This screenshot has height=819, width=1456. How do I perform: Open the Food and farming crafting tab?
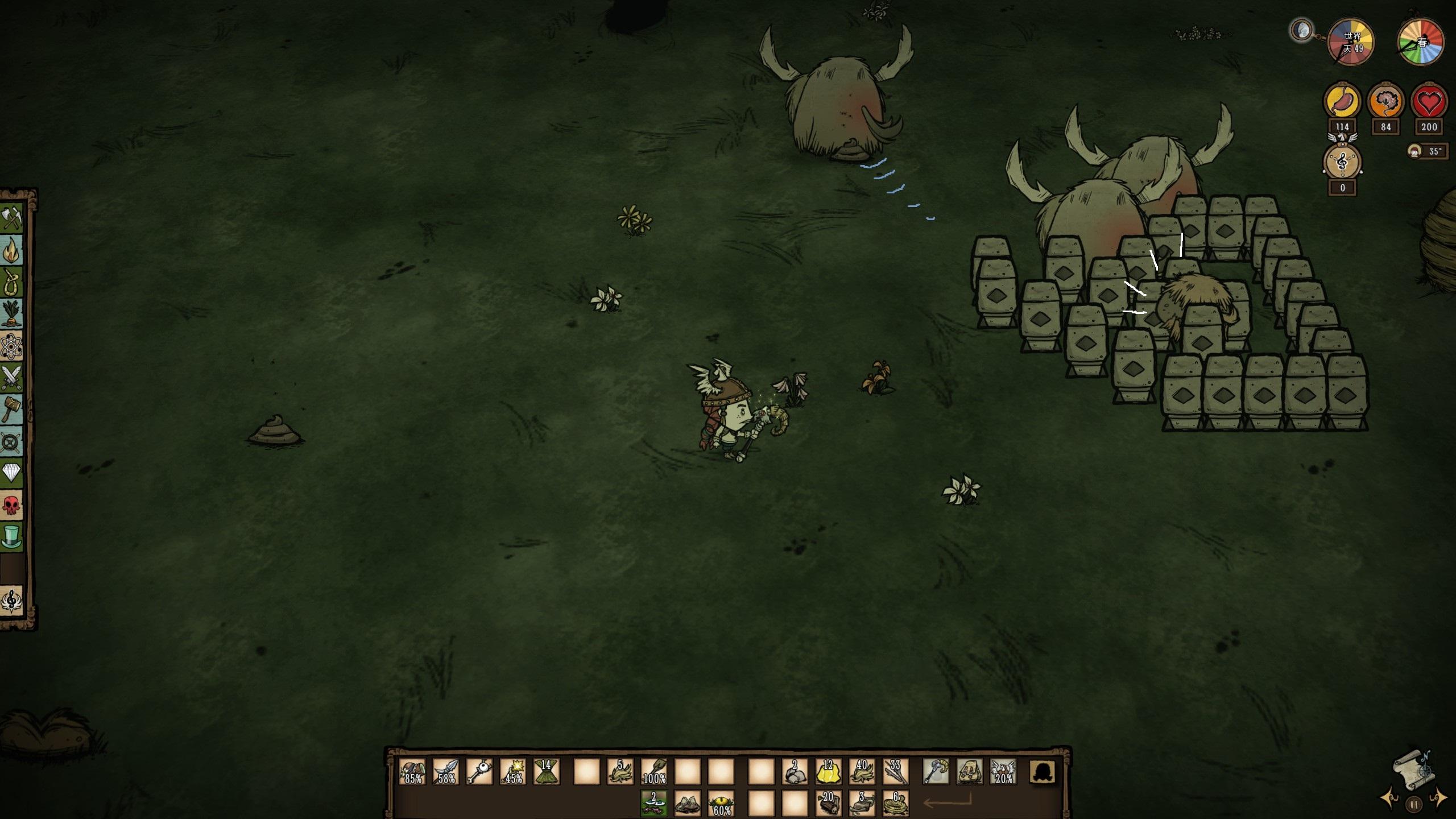point(11,313)
